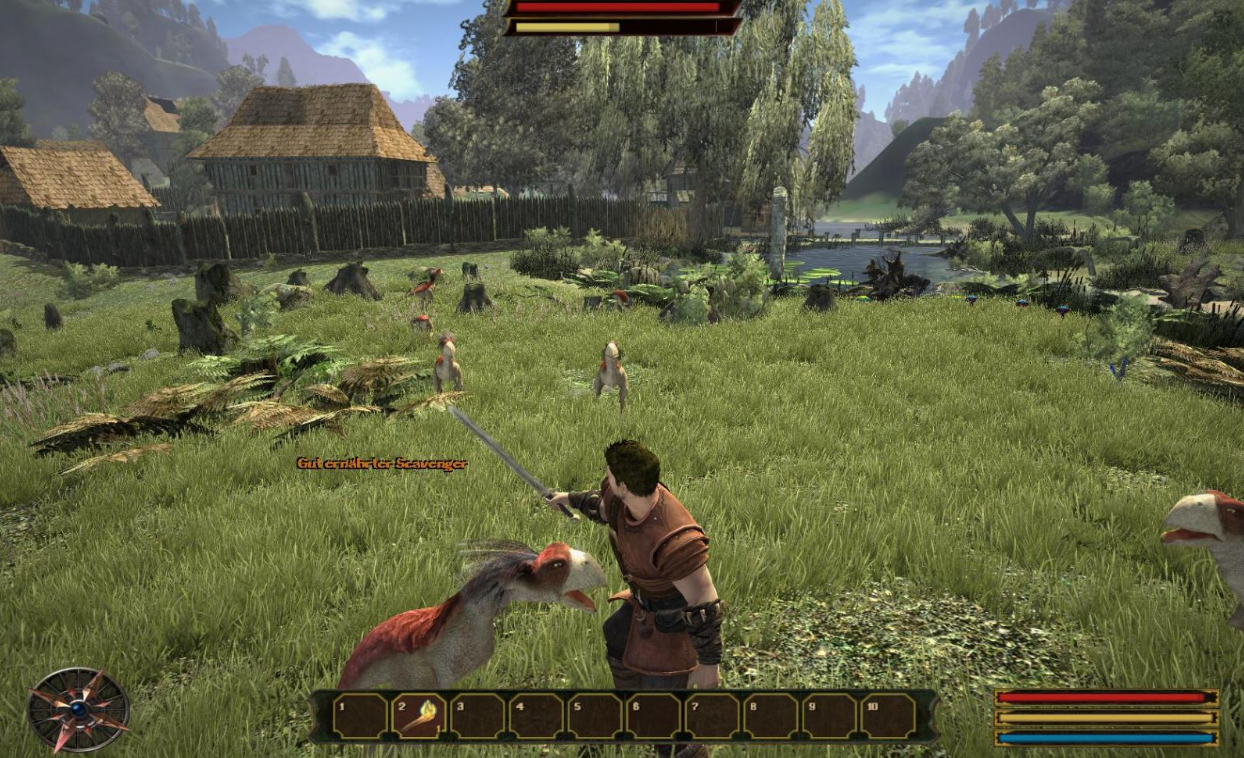The image size is (1244, 758).
Task: Activate hotbar slot number 10
Action: 889,716
